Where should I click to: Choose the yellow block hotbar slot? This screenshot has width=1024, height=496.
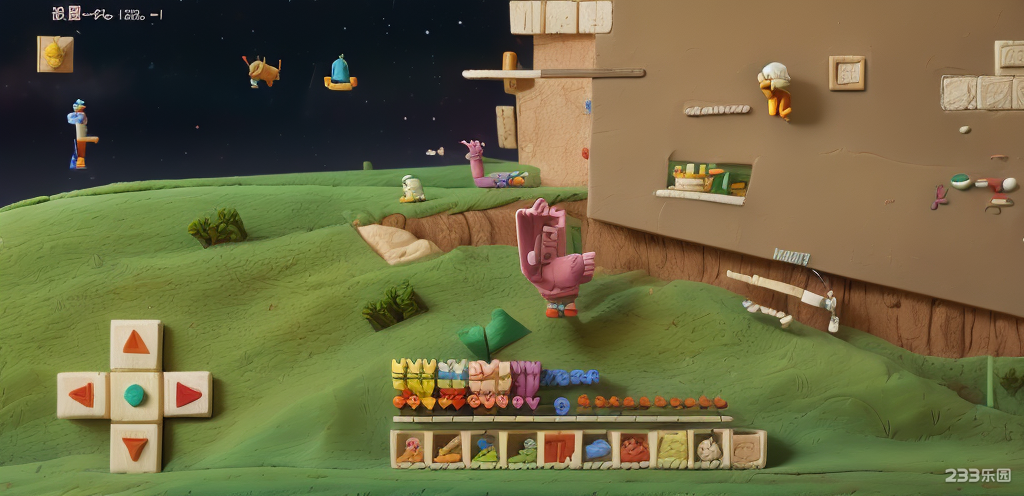(672, 449)
